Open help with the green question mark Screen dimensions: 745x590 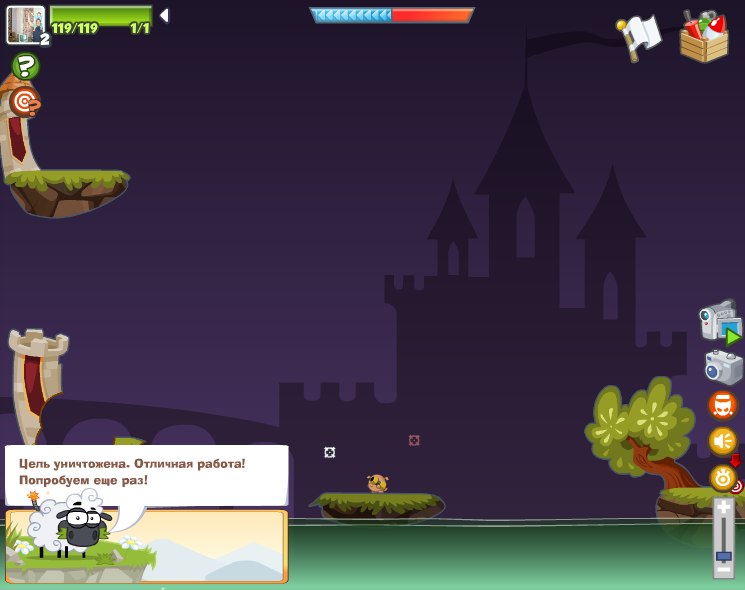tap(25, 67)
